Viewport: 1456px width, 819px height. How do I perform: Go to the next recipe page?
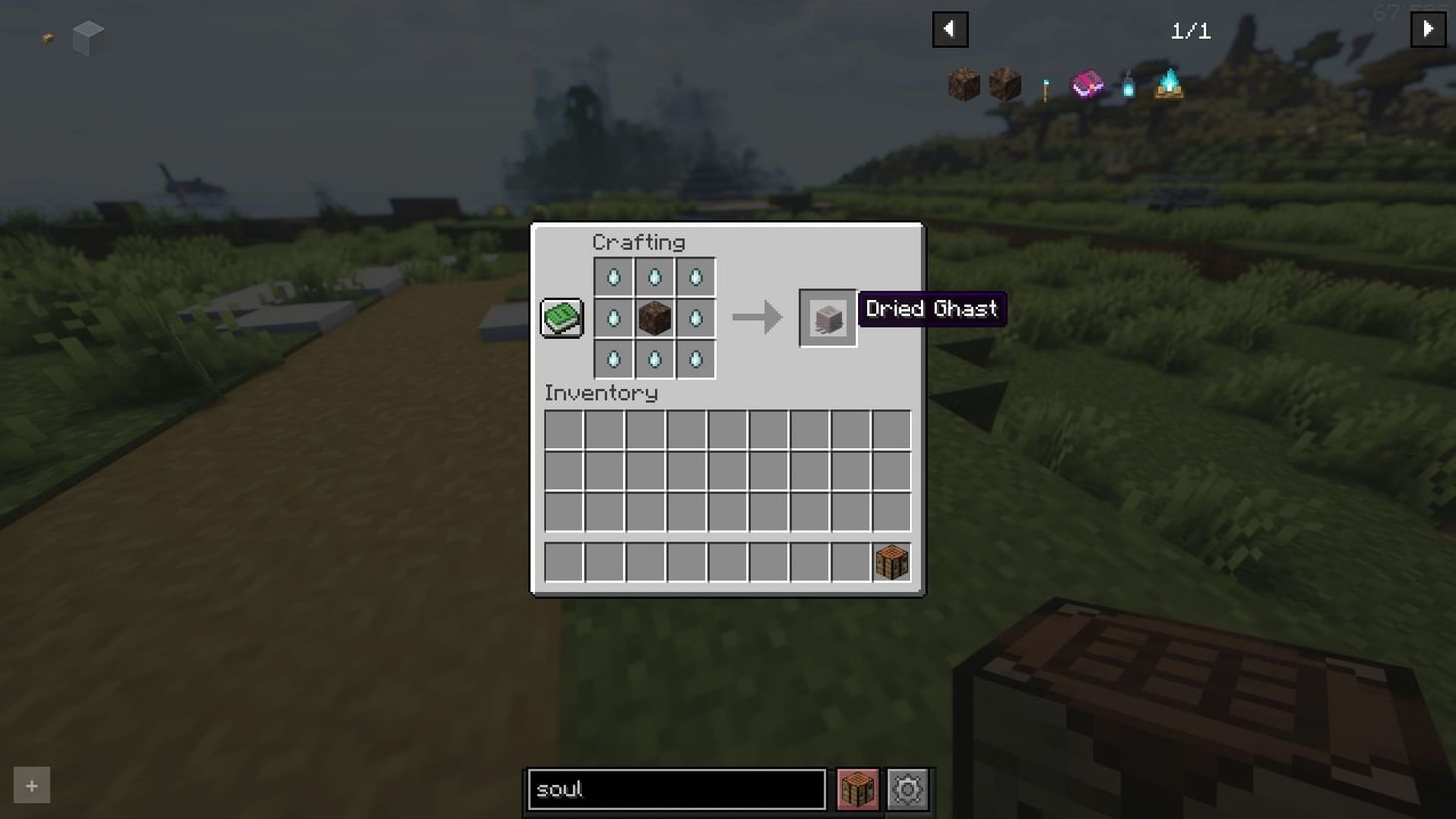pos(1428,28)
